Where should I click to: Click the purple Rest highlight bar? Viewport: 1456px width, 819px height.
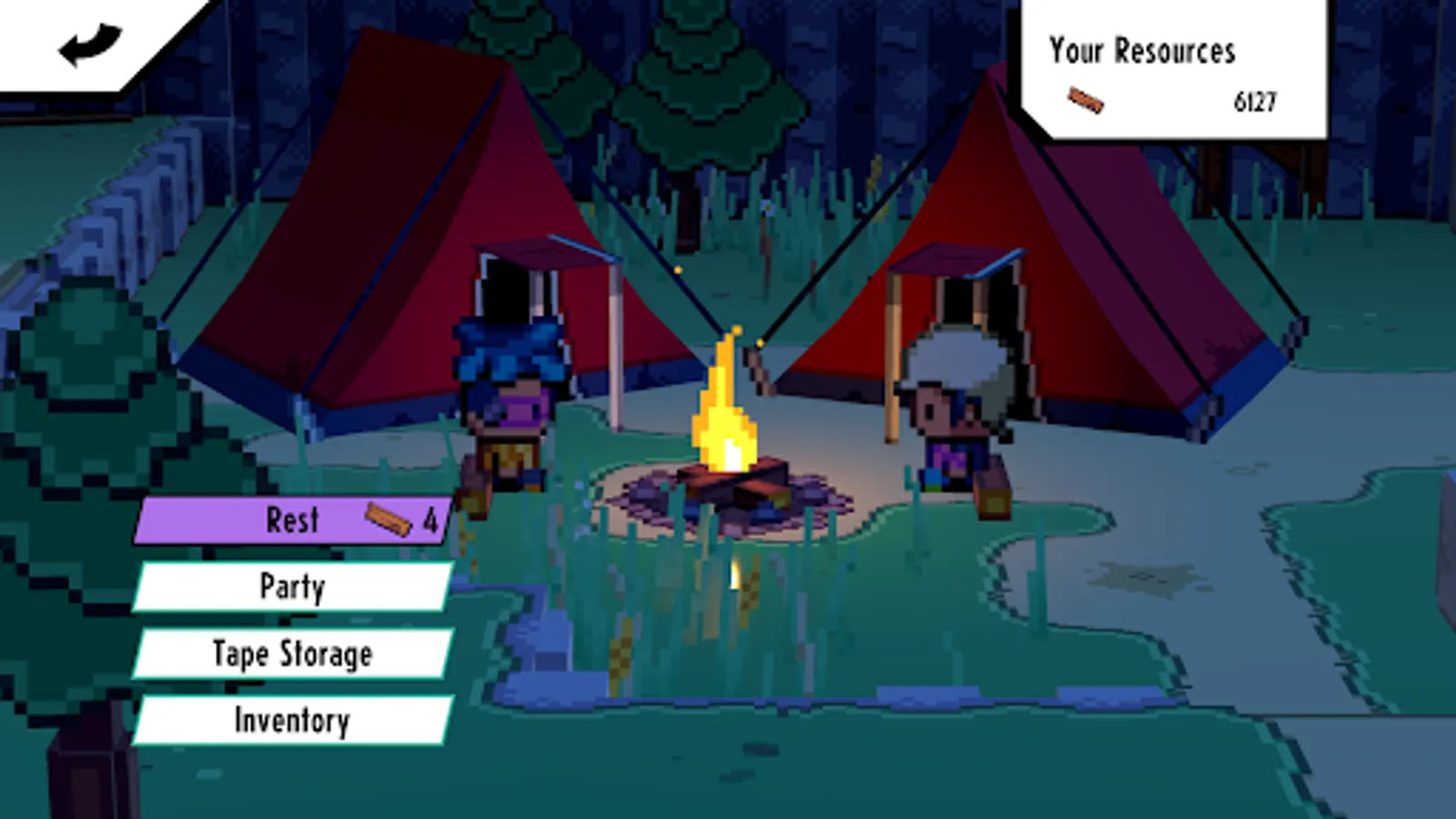227,519
